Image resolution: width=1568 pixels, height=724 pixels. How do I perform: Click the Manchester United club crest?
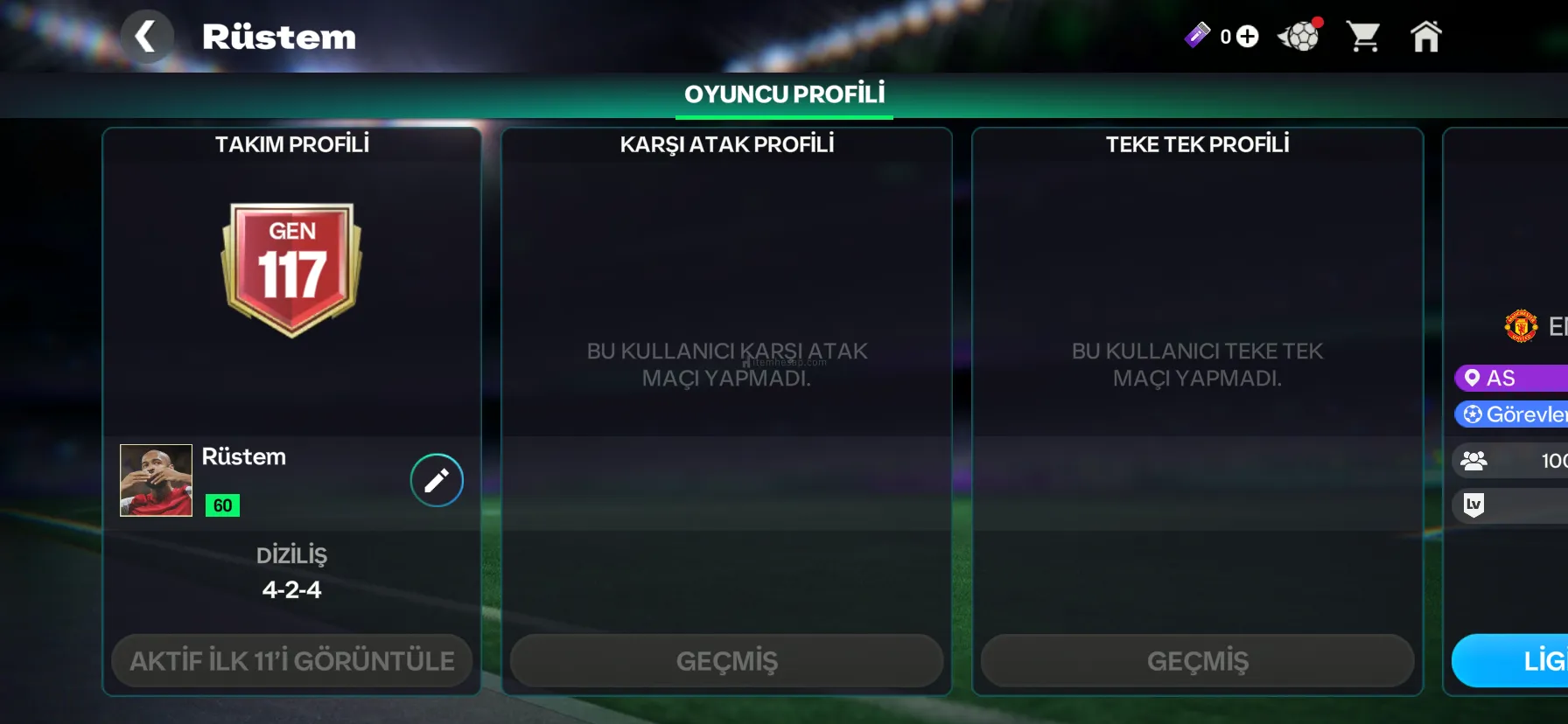click(1521, 326)
